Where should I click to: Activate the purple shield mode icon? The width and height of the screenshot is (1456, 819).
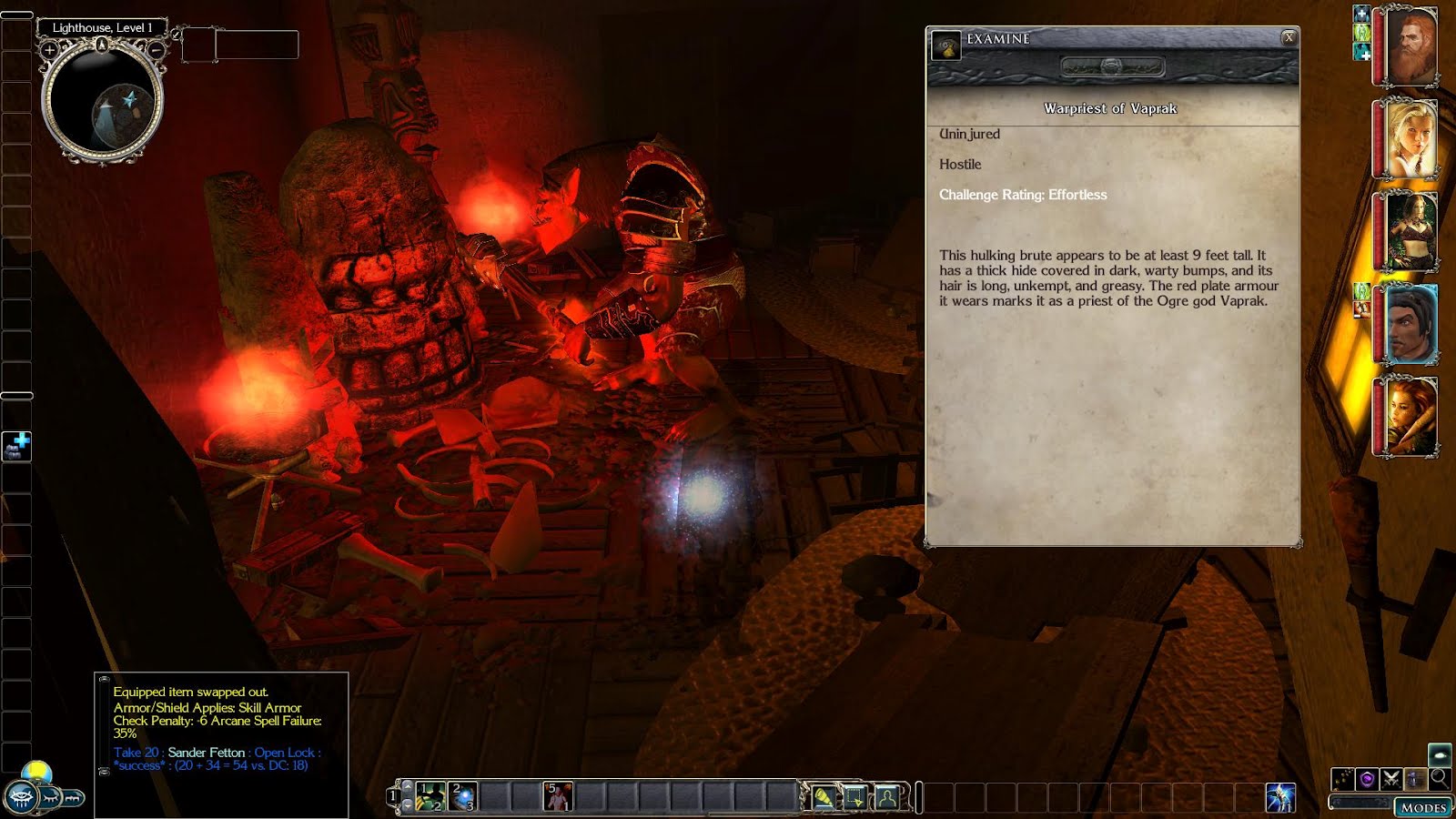coord(1367,779)
